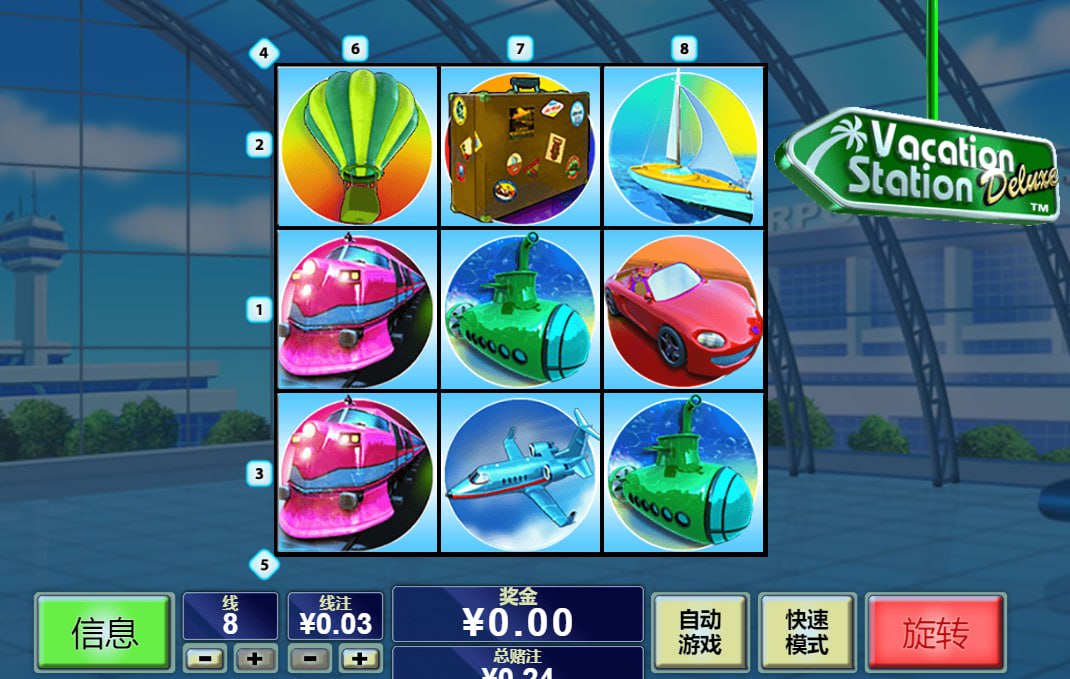Select payline marker 2
1070x679 pixels.
click(x=259, y=145)
